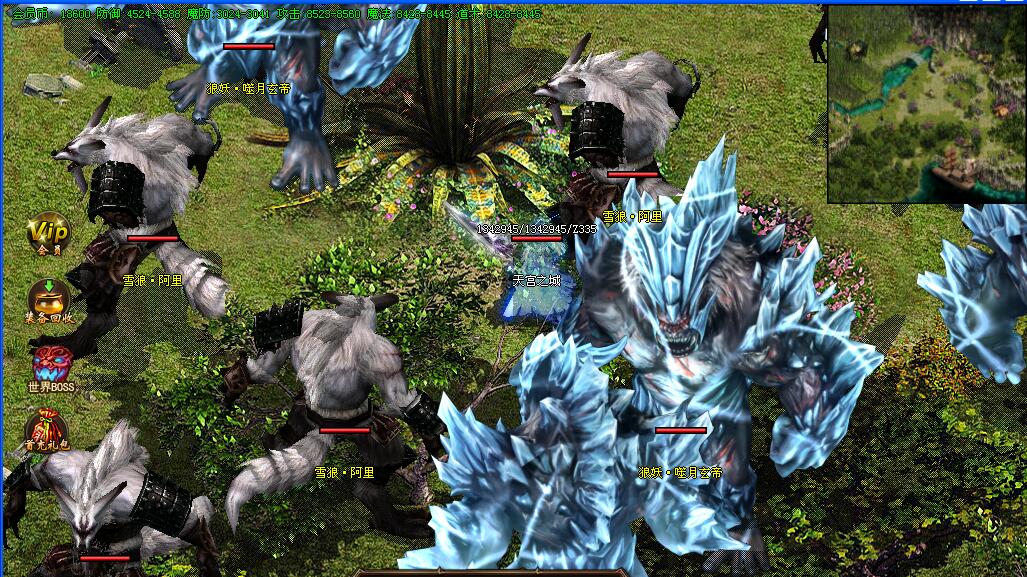This screenshot has height=577, width=1027.
Task: Click the minimap in the corner
Action: (926, 103)
